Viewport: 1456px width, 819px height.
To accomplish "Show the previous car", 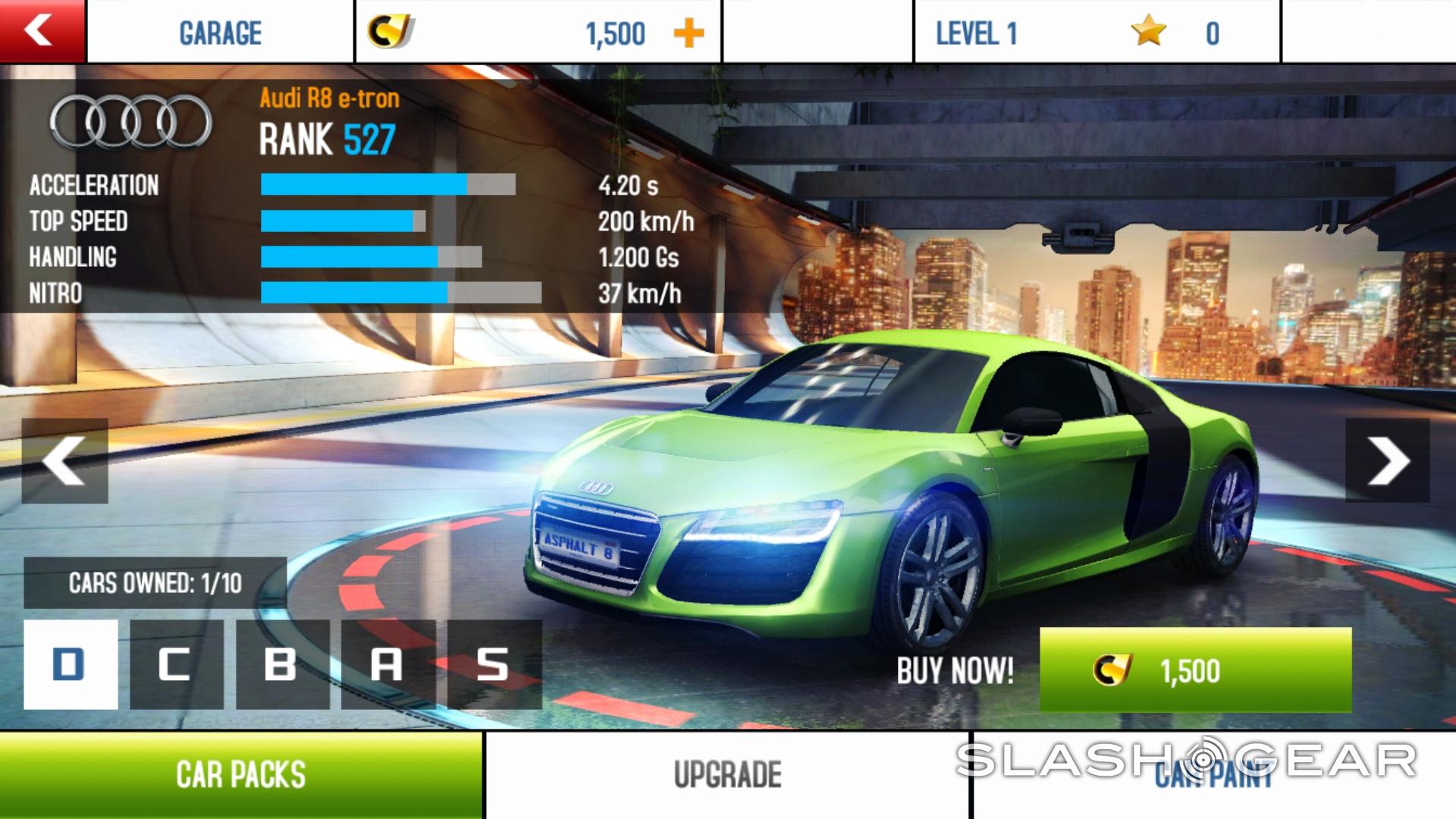I will tap(64, 461).
